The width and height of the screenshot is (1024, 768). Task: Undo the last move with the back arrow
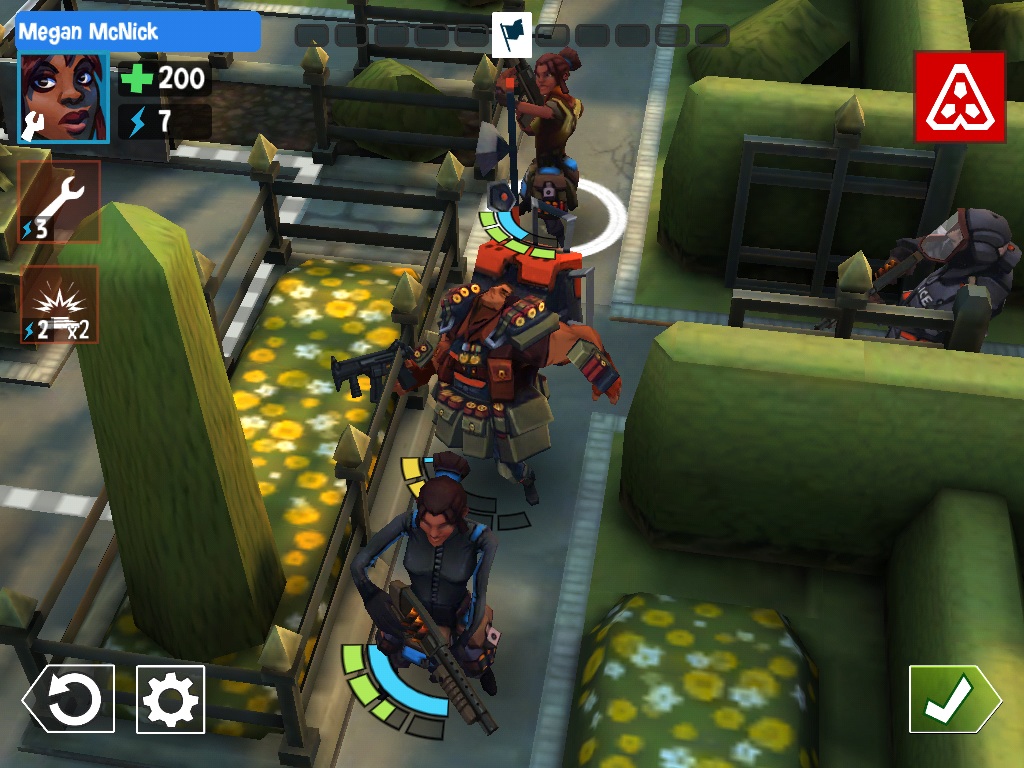69,699
